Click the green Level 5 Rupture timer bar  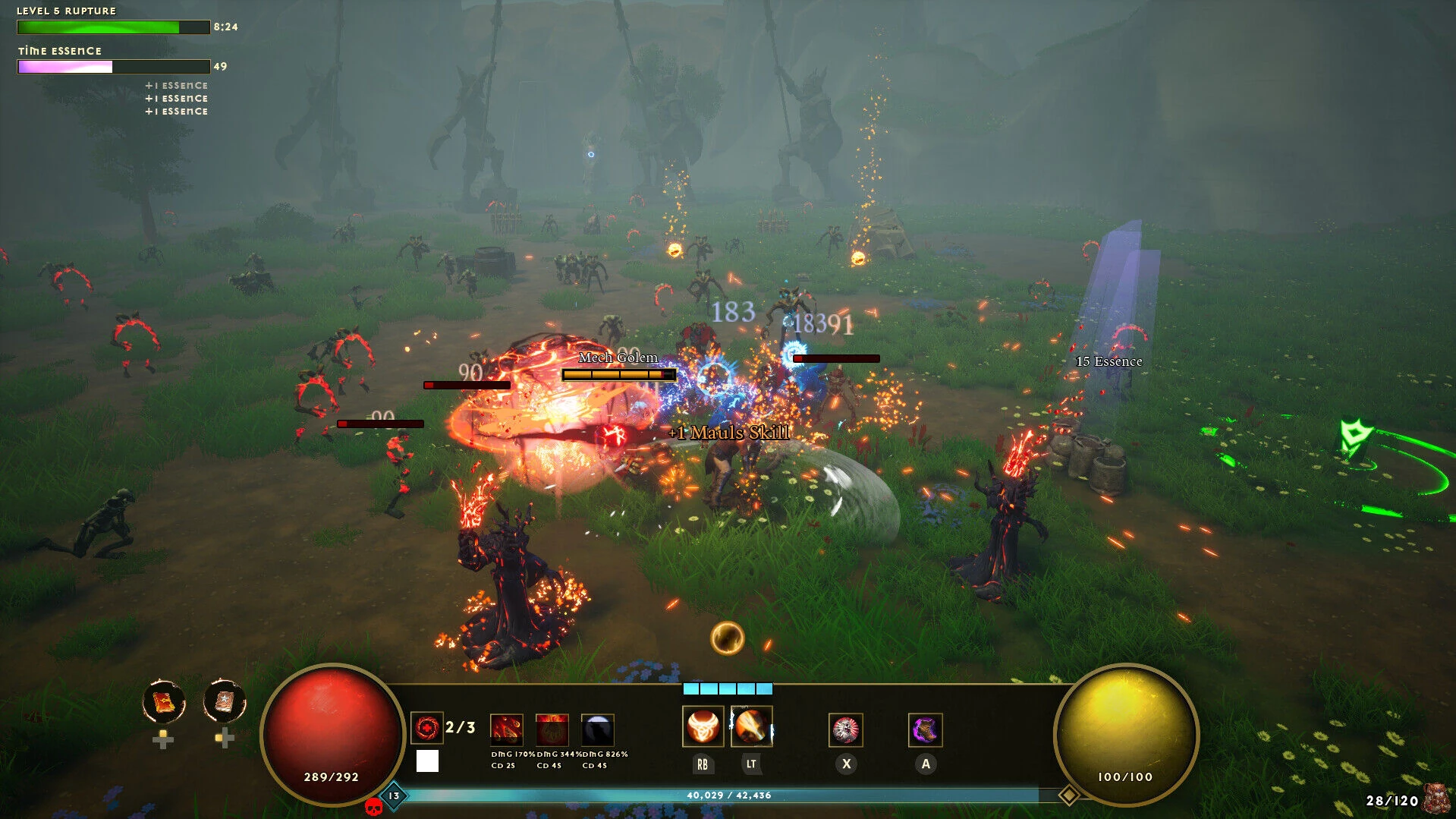click(112, 27)
